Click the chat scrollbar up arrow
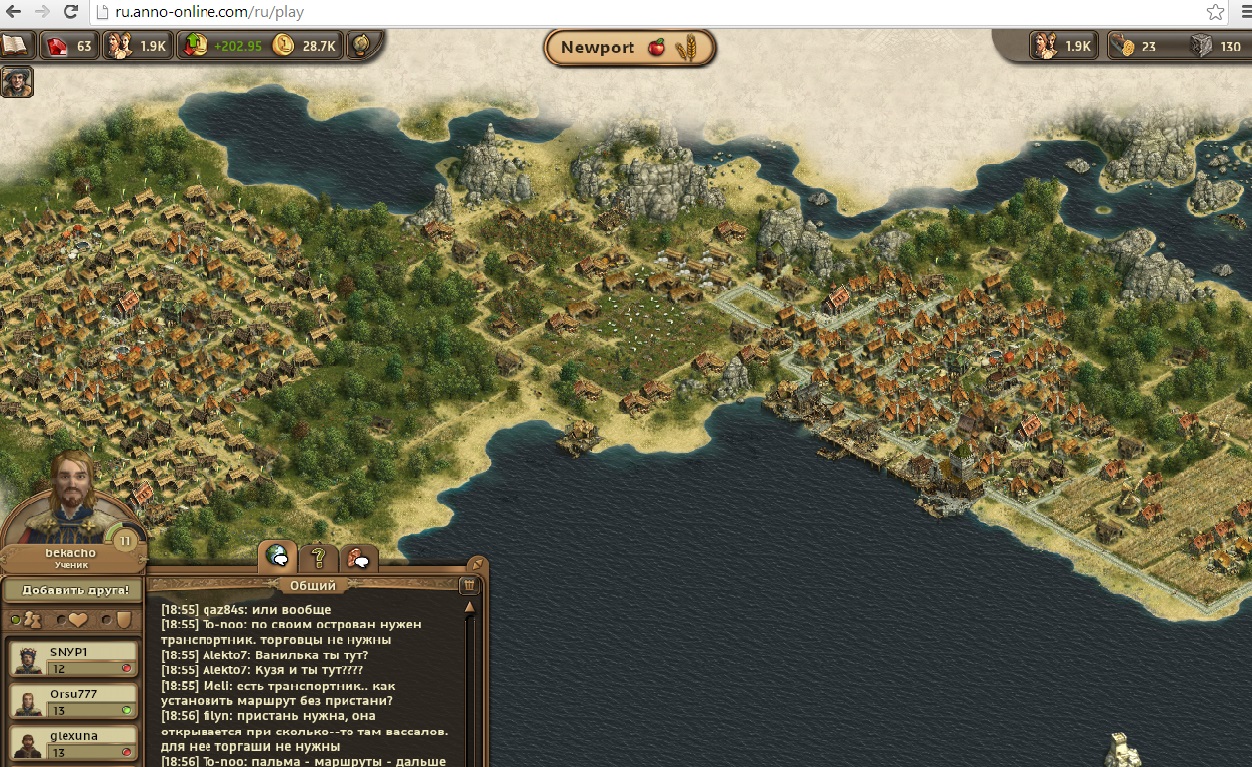 click(469, 607)
